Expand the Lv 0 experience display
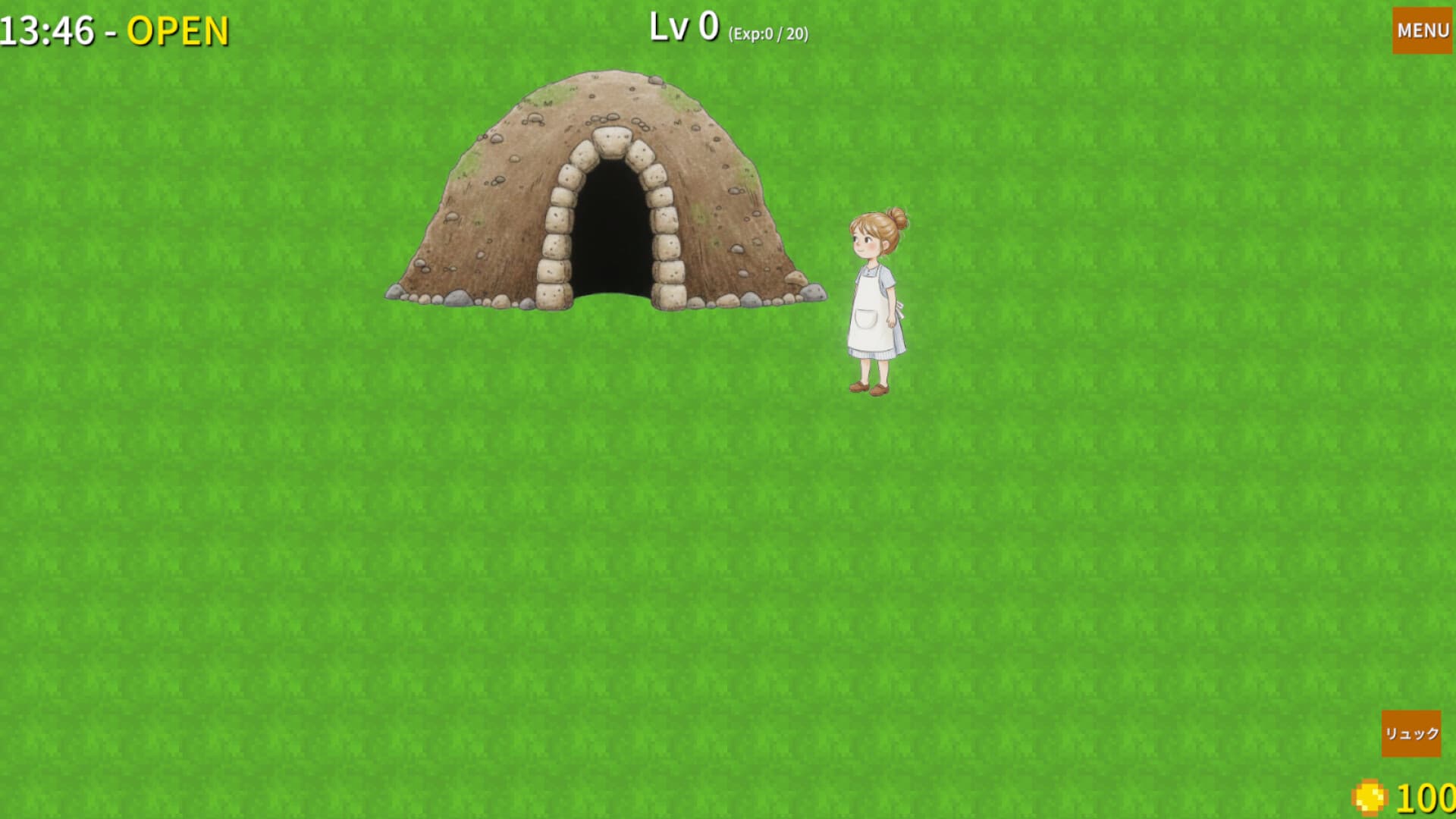 coord(682,27)
